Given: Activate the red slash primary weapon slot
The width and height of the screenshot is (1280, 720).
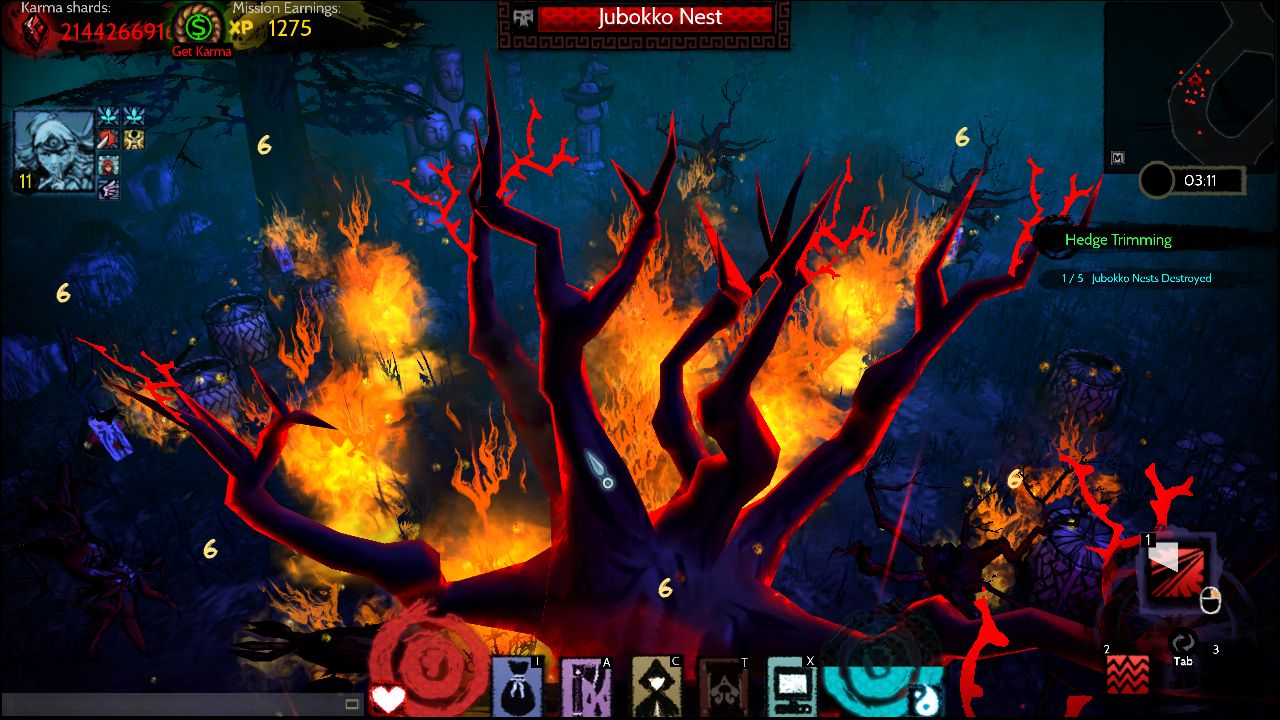Looking at the screenshot, I should [1177, 571].
